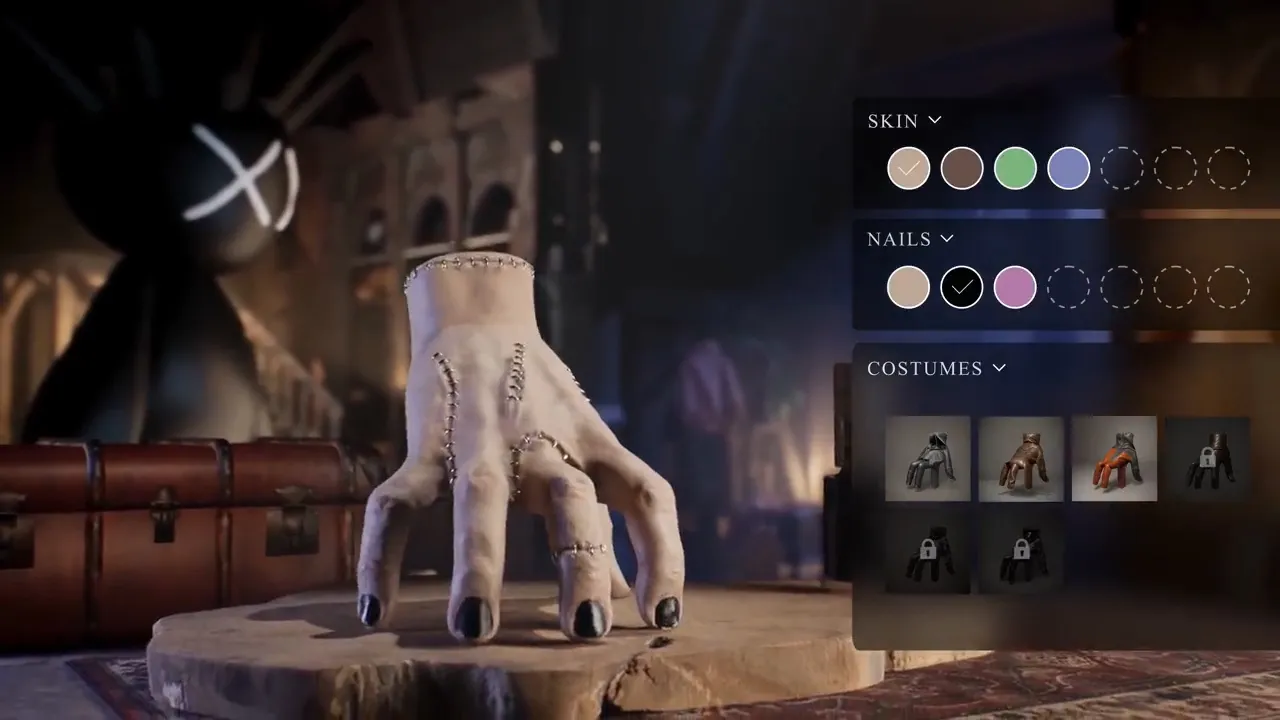Choose the brown leather glove costume
Viewport: 1280px width, 720px height.
1021,458
